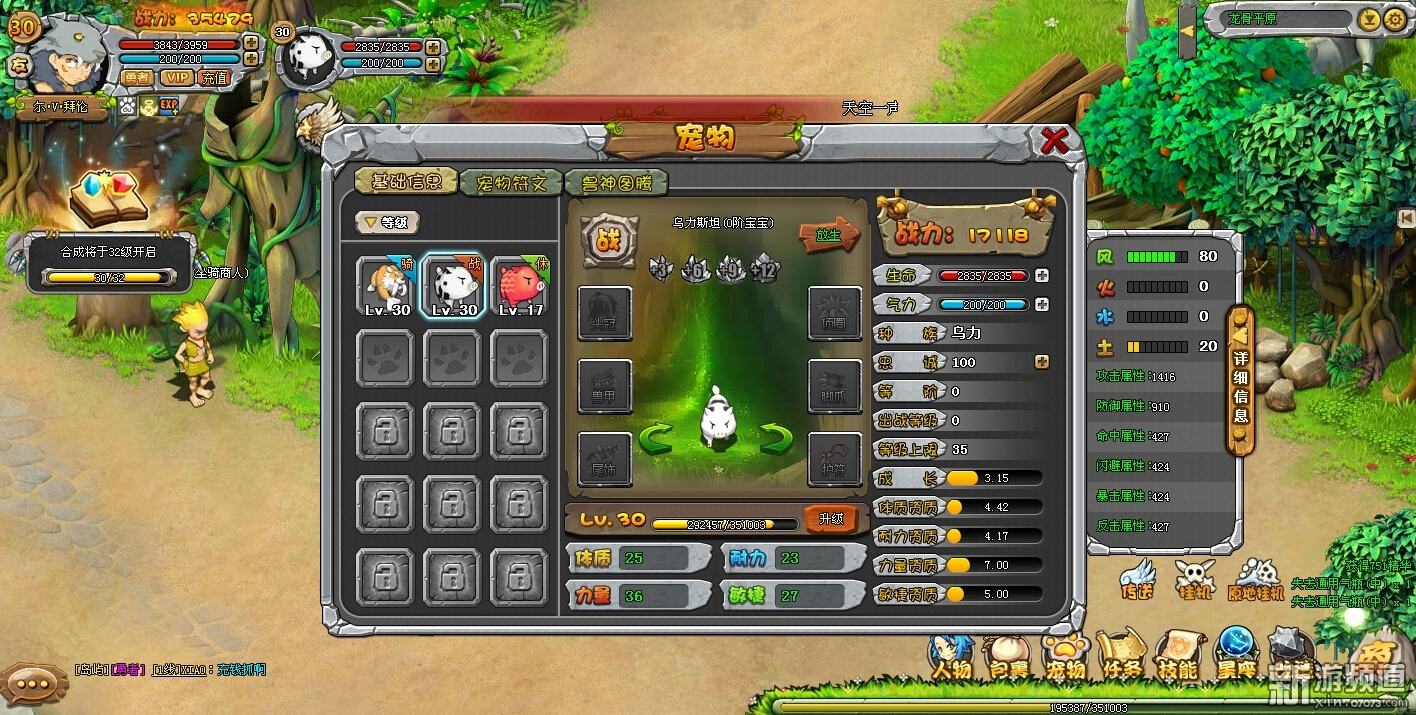The image size is (1416, 715).
Task: Open the 任务 quest menu
Action: (x=1122, y=659)
